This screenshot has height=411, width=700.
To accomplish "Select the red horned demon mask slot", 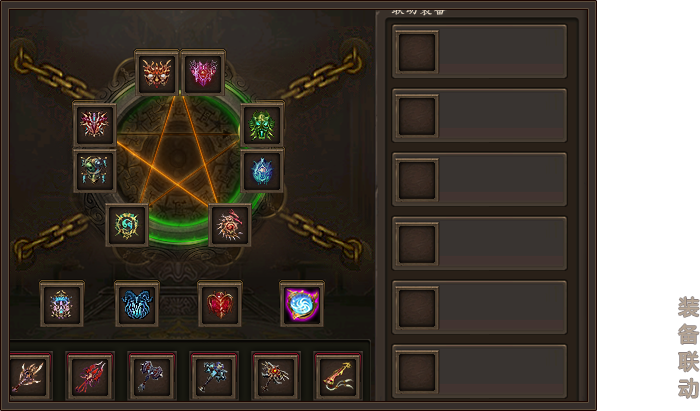I will coord(157,72).
